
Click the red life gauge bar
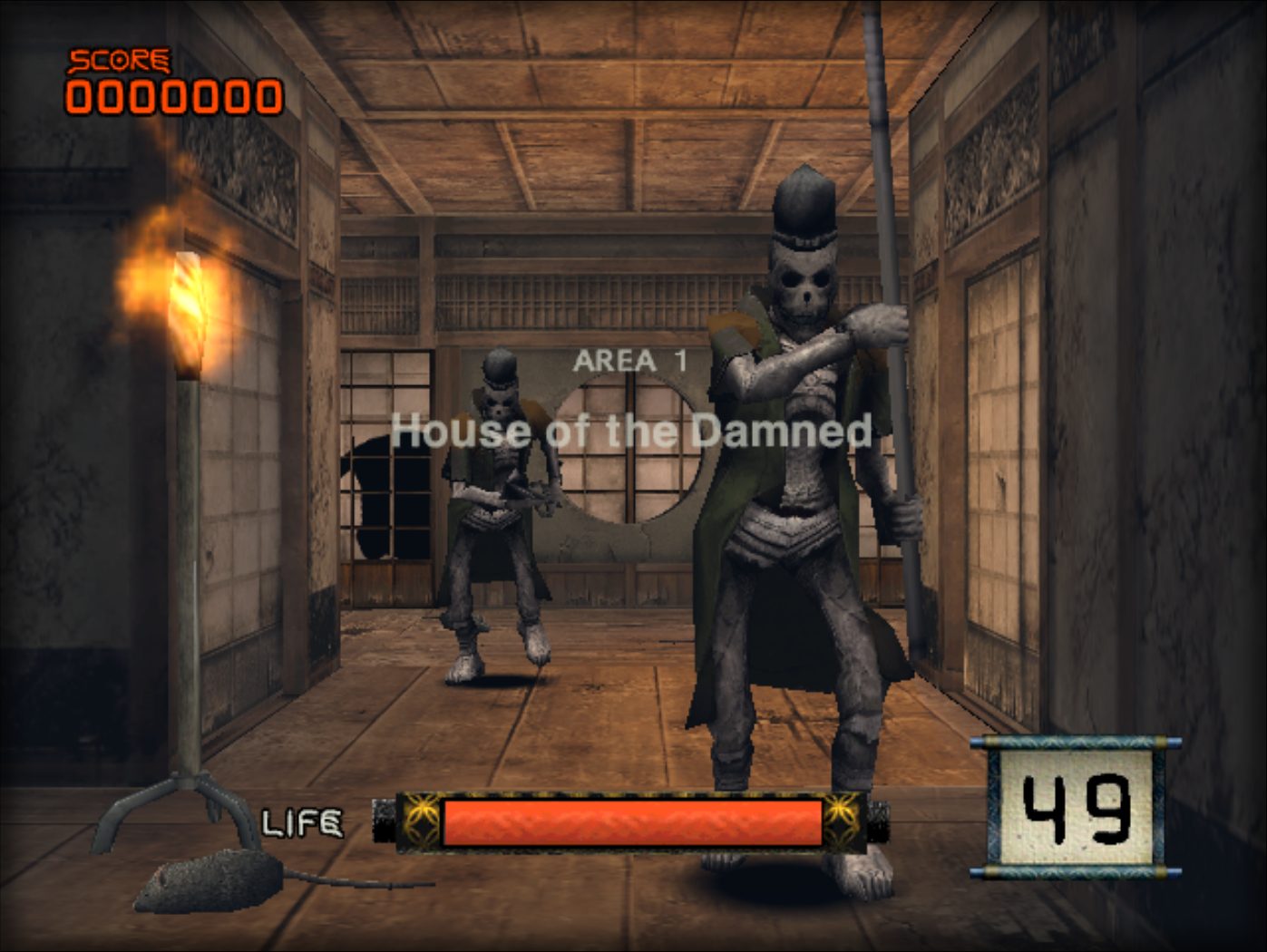635,821
